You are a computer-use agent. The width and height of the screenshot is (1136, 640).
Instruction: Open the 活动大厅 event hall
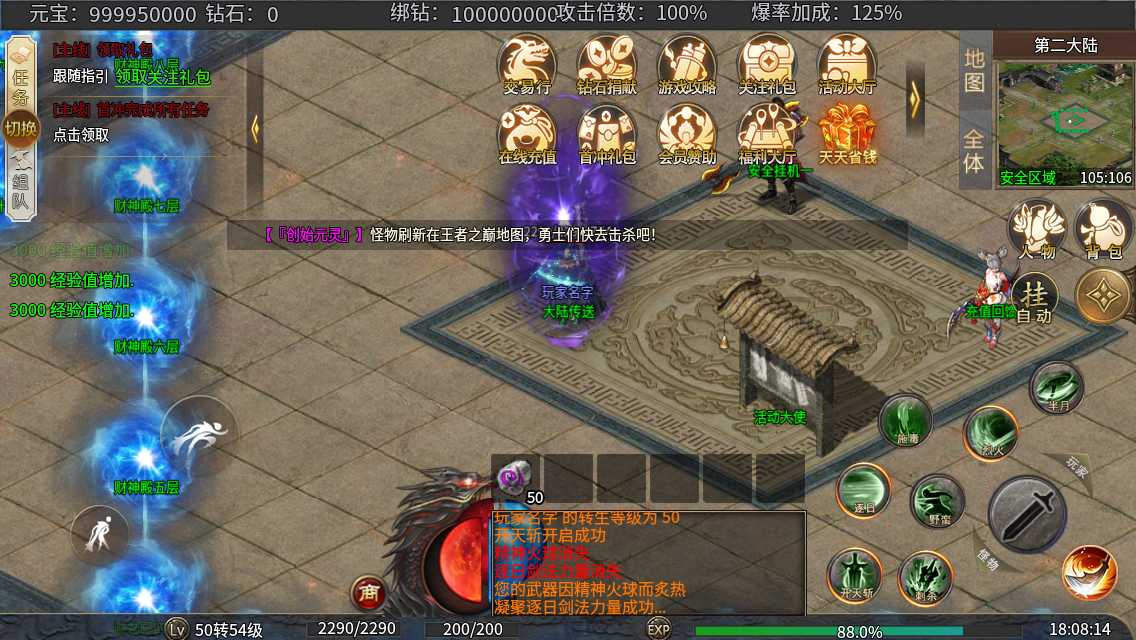(847, 65)
